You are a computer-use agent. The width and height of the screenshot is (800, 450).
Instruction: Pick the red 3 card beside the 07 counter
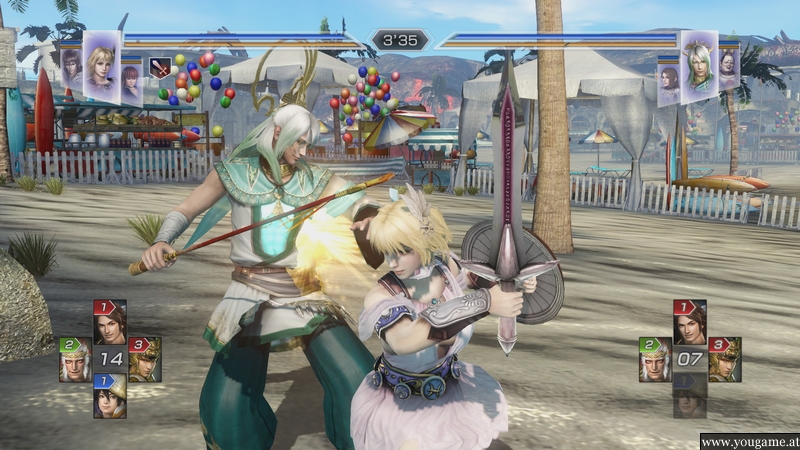[724, 359]
